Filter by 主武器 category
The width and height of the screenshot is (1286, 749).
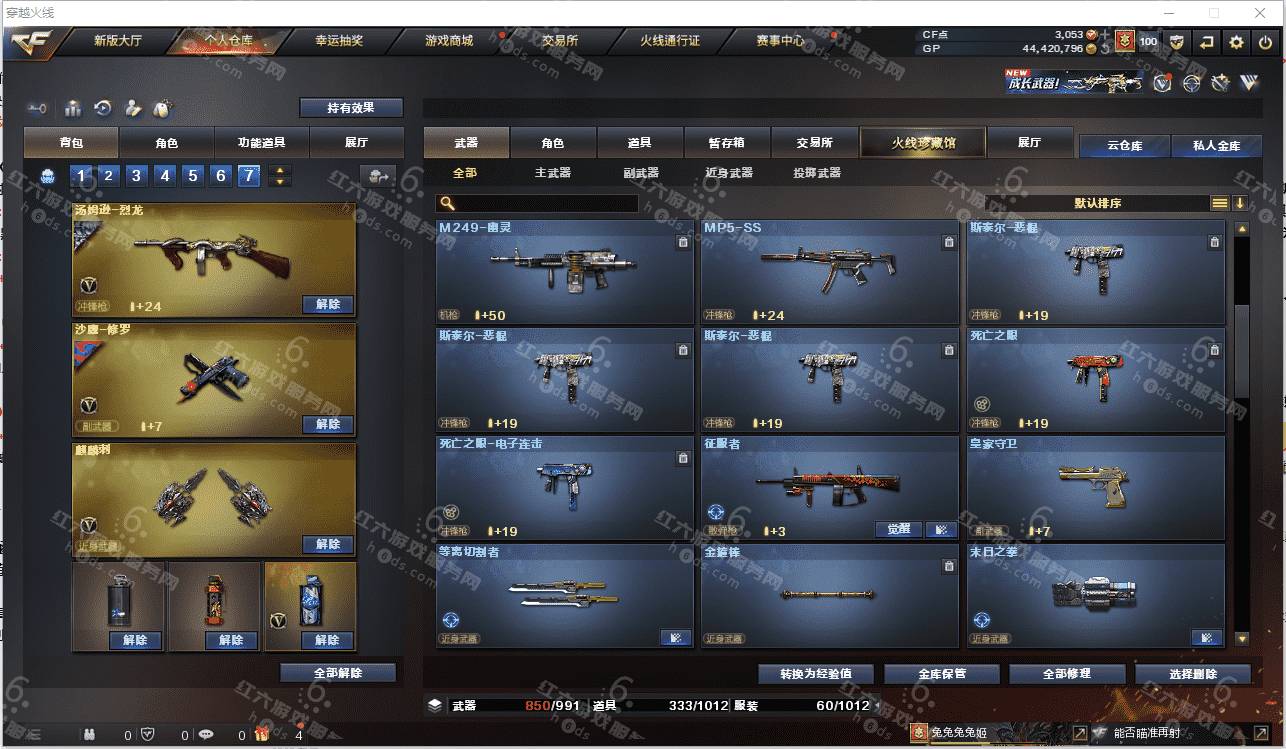(552, 173)
